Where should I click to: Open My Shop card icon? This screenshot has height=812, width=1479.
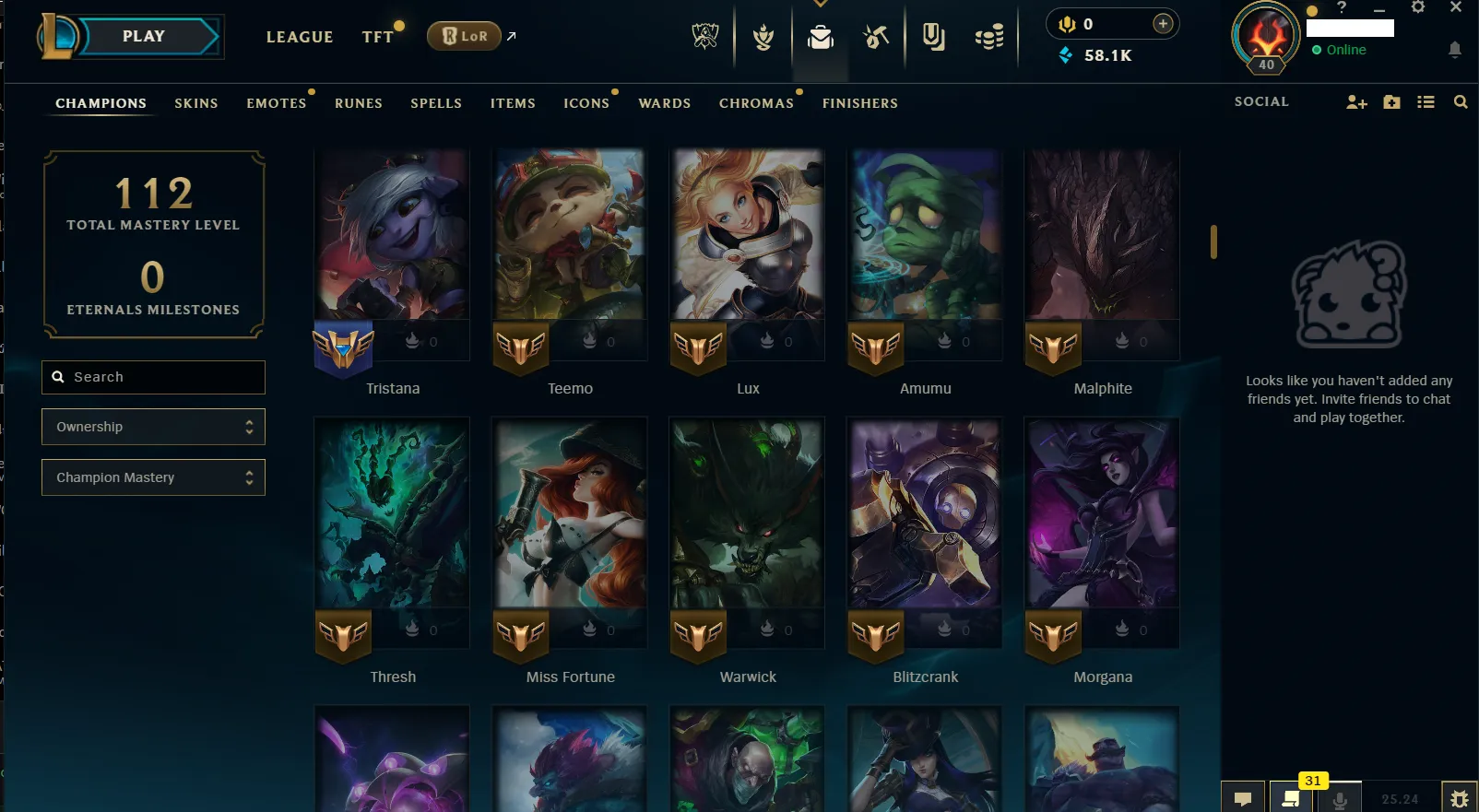pyautogui.click(x=932, y=37)
